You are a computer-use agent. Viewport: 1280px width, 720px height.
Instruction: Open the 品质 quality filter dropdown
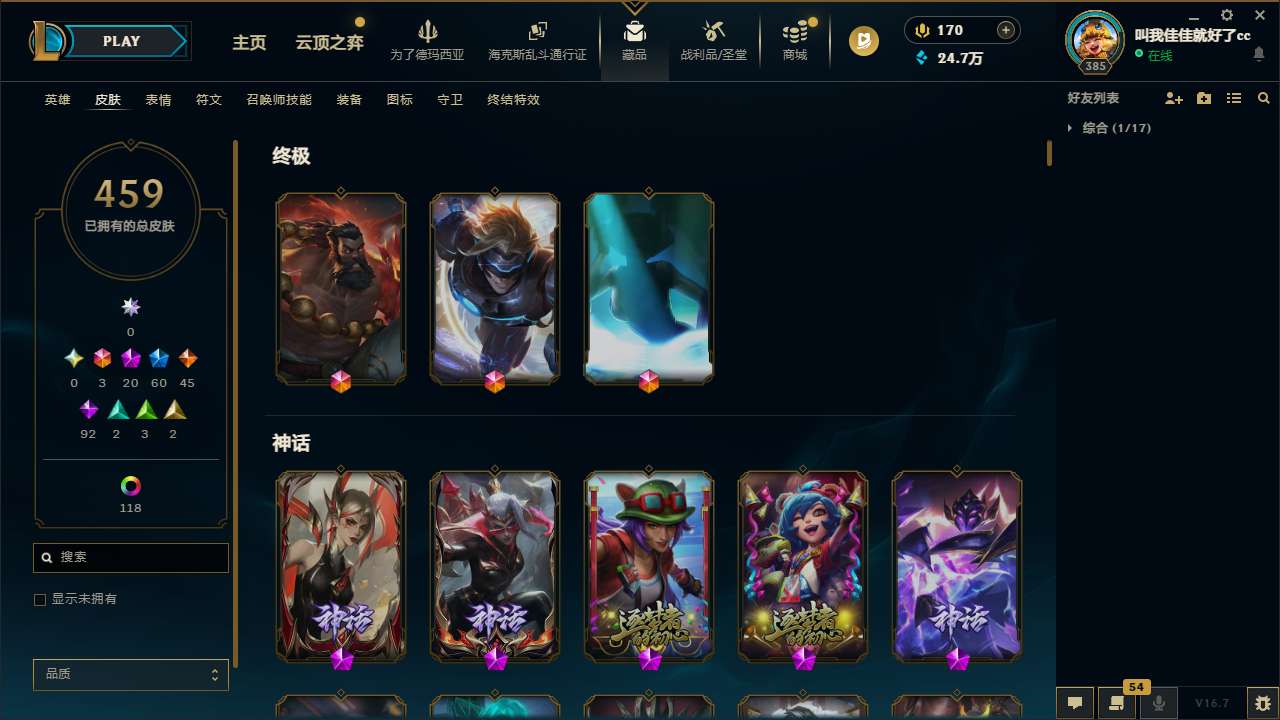tap(130, 674)
